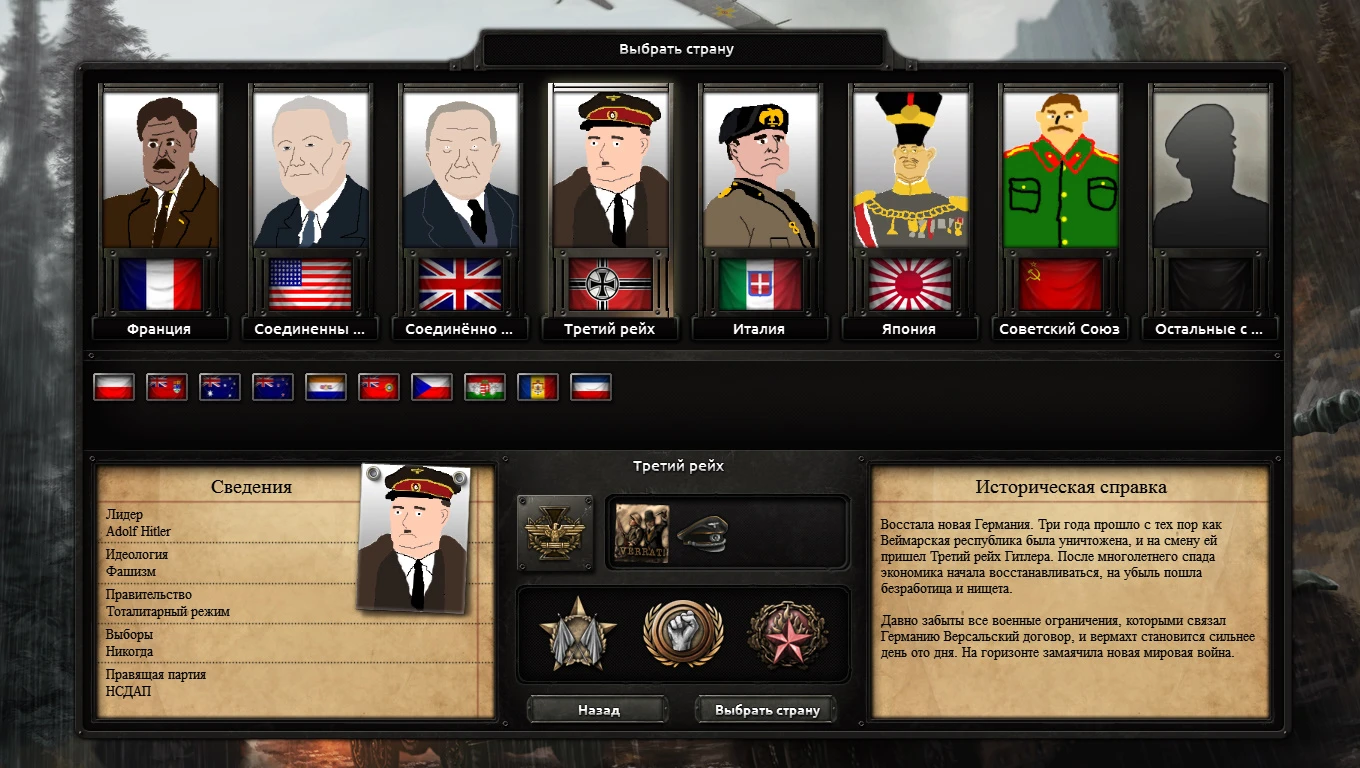Viewport: 1360px width, 768px height.
Task: Click Mussolini's portrait for Италия
Action: pyautogui.click(x=759, y=168)
